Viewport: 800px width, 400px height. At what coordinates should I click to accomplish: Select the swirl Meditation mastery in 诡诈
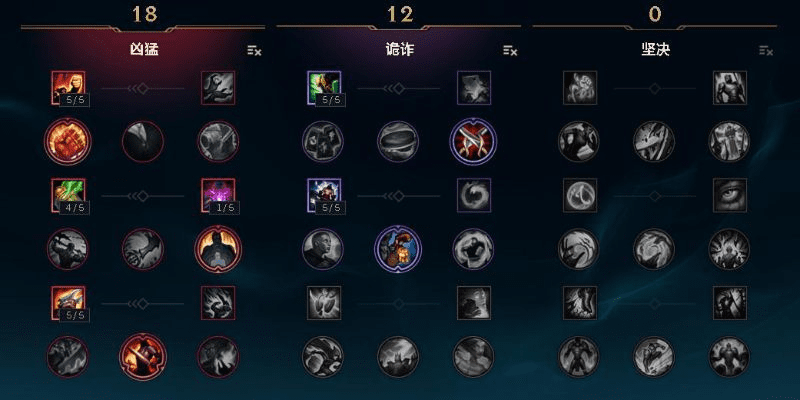473,194
